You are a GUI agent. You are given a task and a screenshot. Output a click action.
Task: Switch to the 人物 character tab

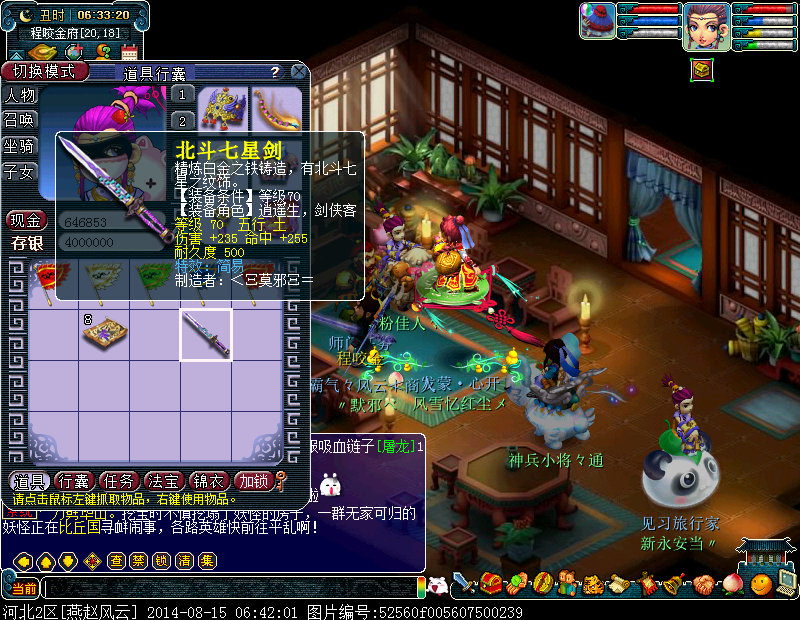[x=21, y=96]
